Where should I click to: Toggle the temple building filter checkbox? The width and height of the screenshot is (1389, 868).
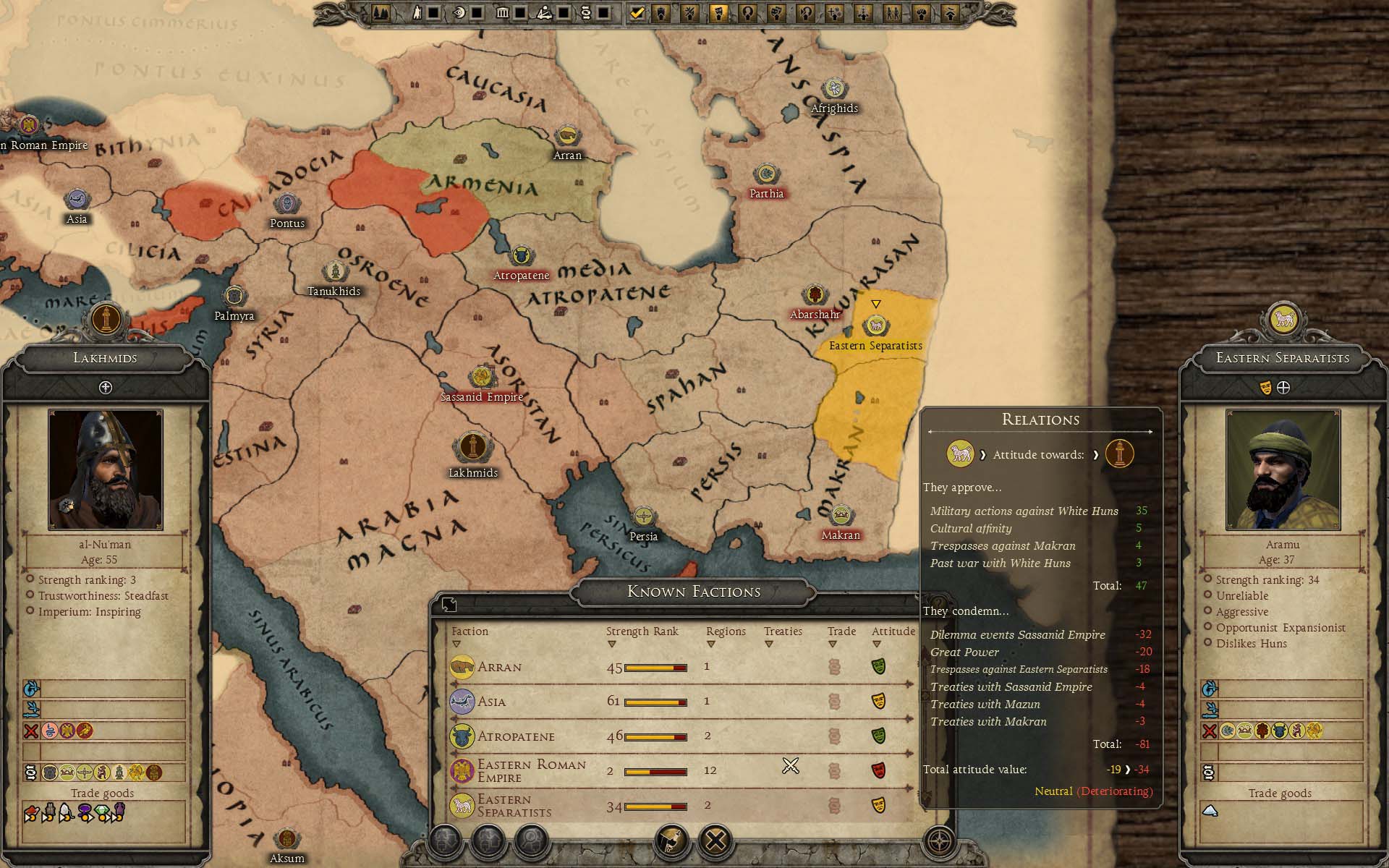[x=520, y=13]
